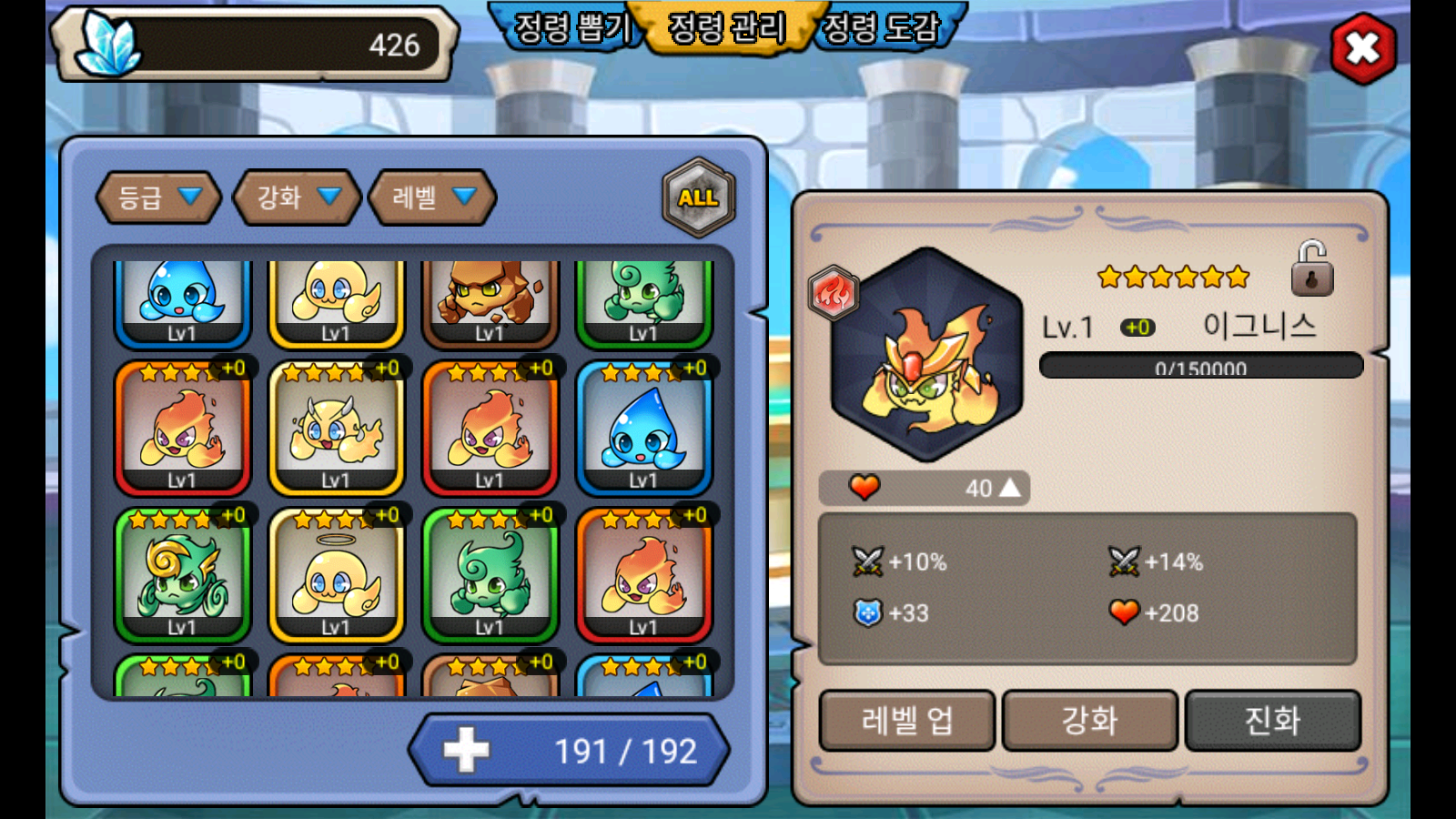Tap the 레벨 업 button
This screenshot has height=819, width=1456.
(907, 721)
